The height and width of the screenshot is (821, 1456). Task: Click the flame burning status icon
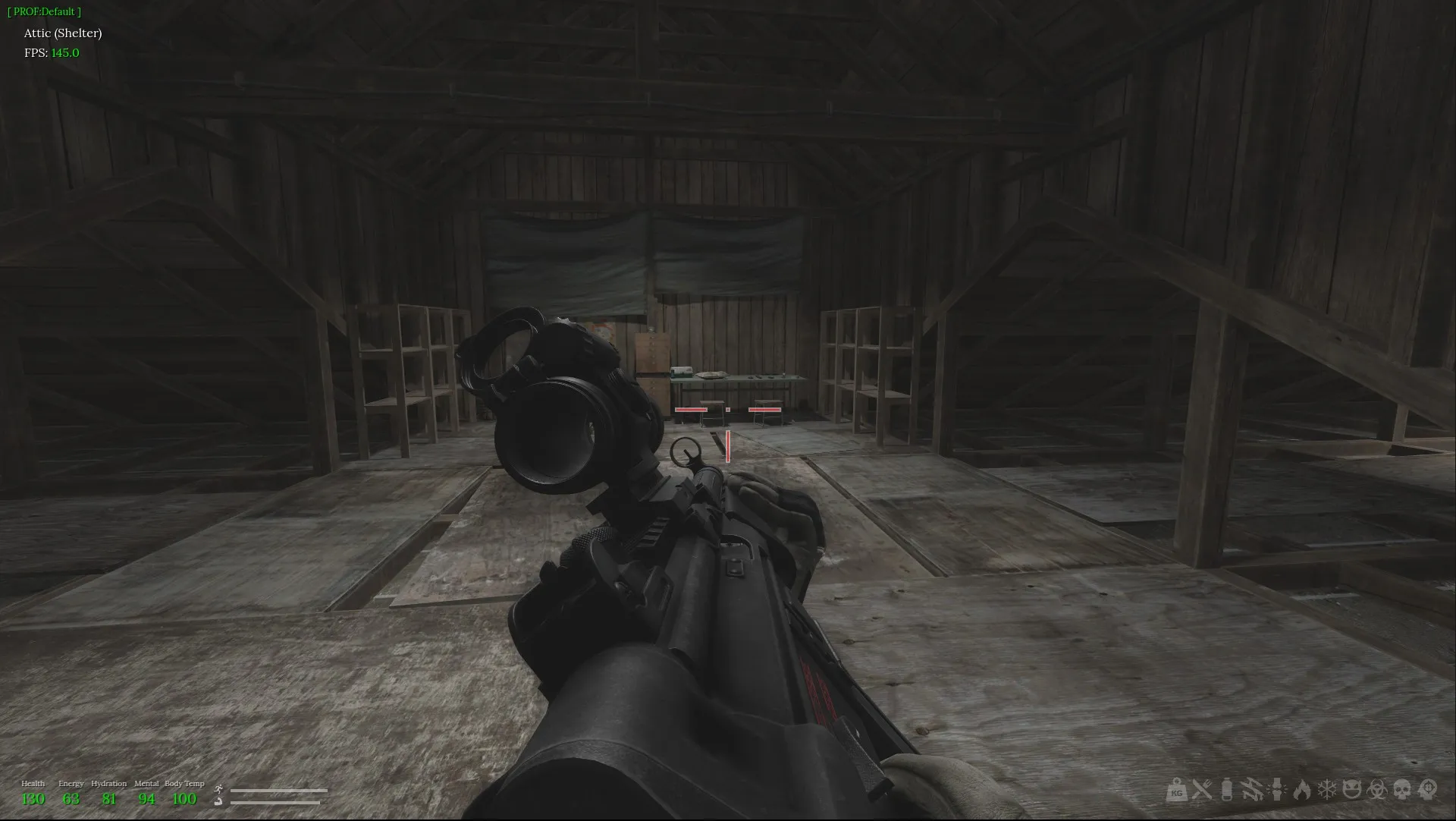pyautogui.click(x=1302, y=792)
